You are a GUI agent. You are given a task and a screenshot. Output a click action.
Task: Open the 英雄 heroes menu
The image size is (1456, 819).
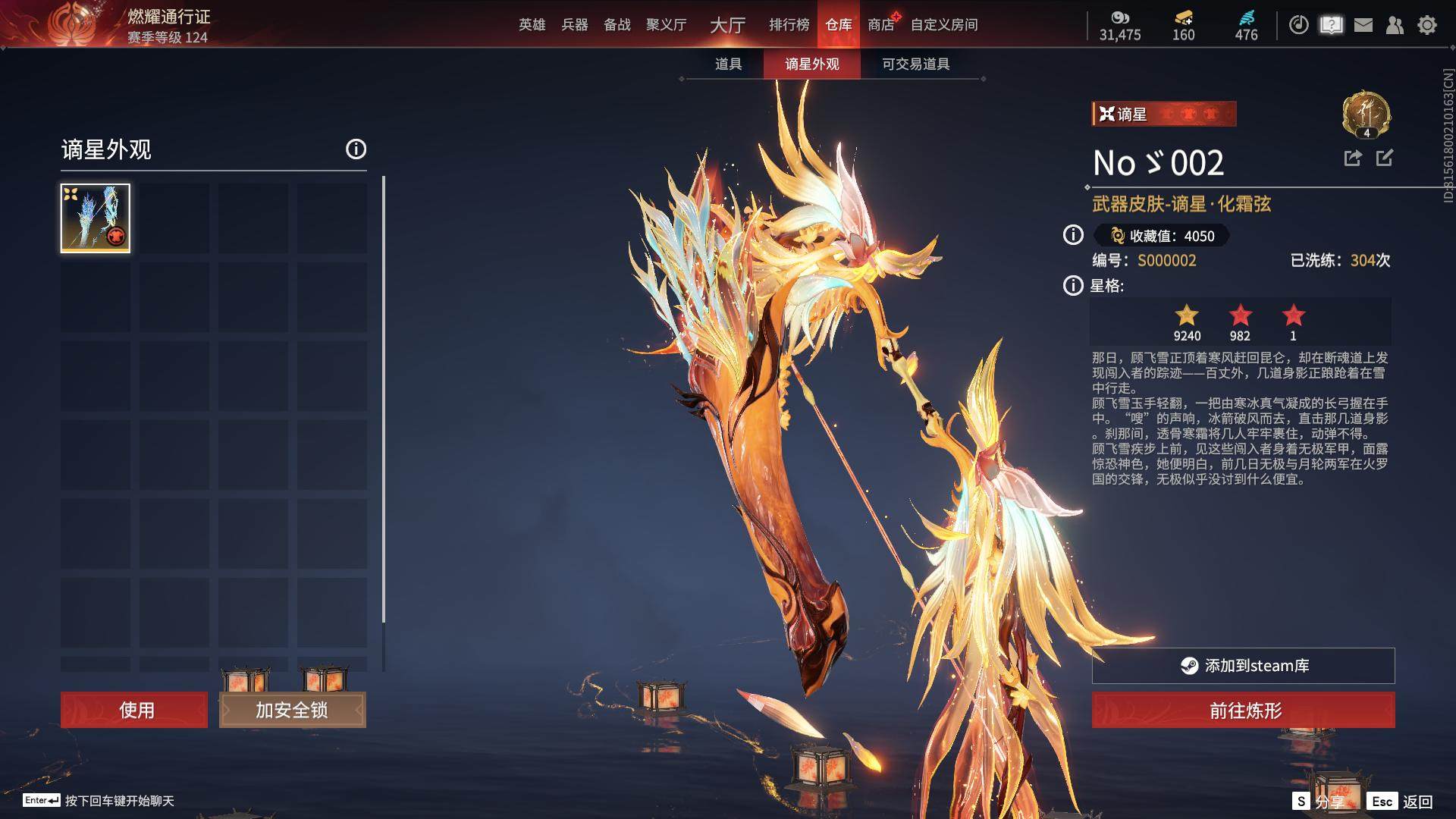(532, 25)
